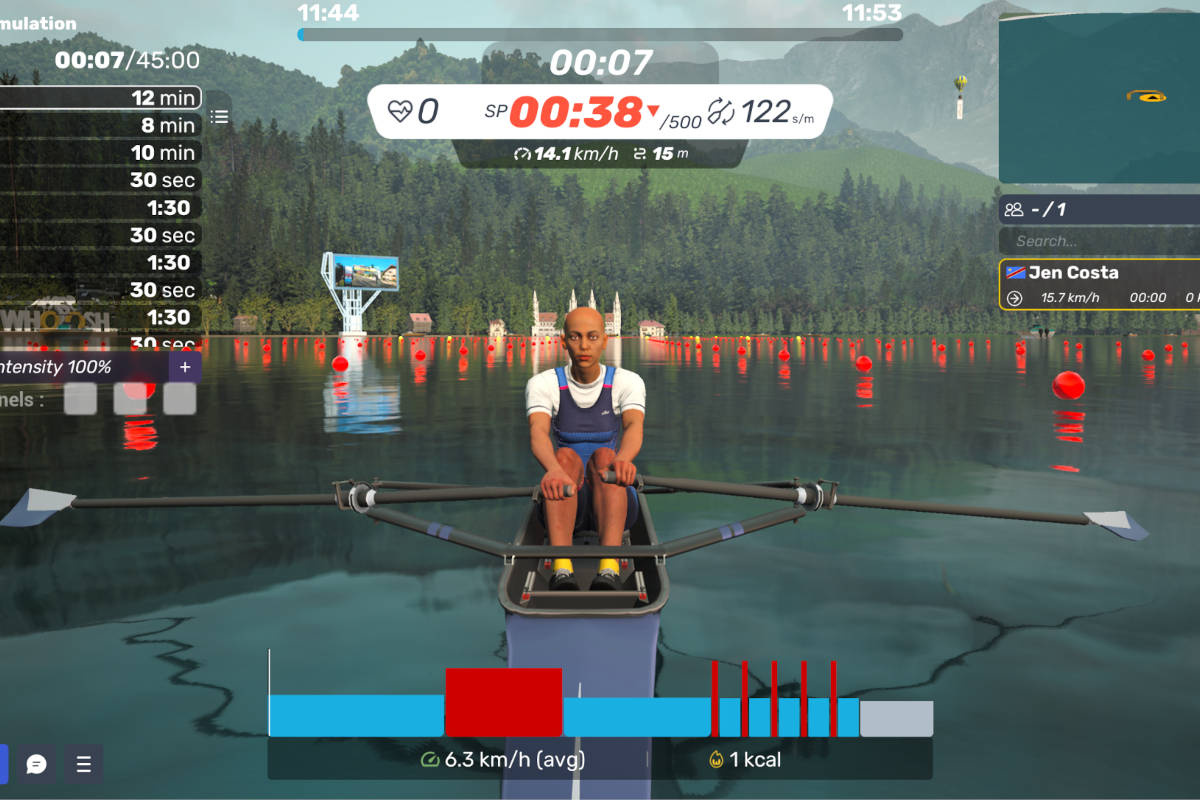This screenshot has height=800, width=1200.
Task: Focus the rider Search field
Action: (x=1100, y=241)
